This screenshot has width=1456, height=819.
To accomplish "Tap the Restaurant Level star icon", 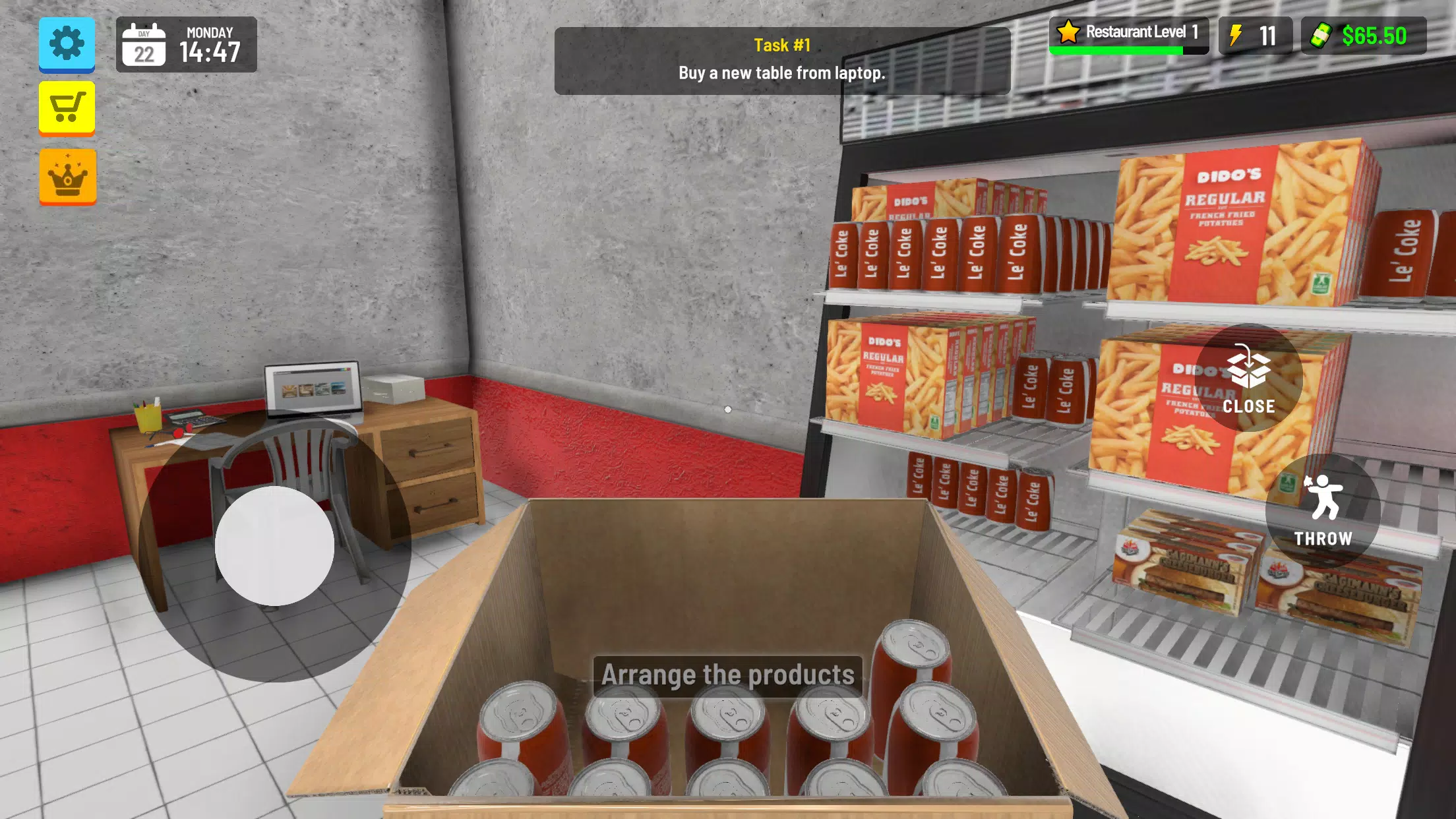I will (x=1070, y=32).
